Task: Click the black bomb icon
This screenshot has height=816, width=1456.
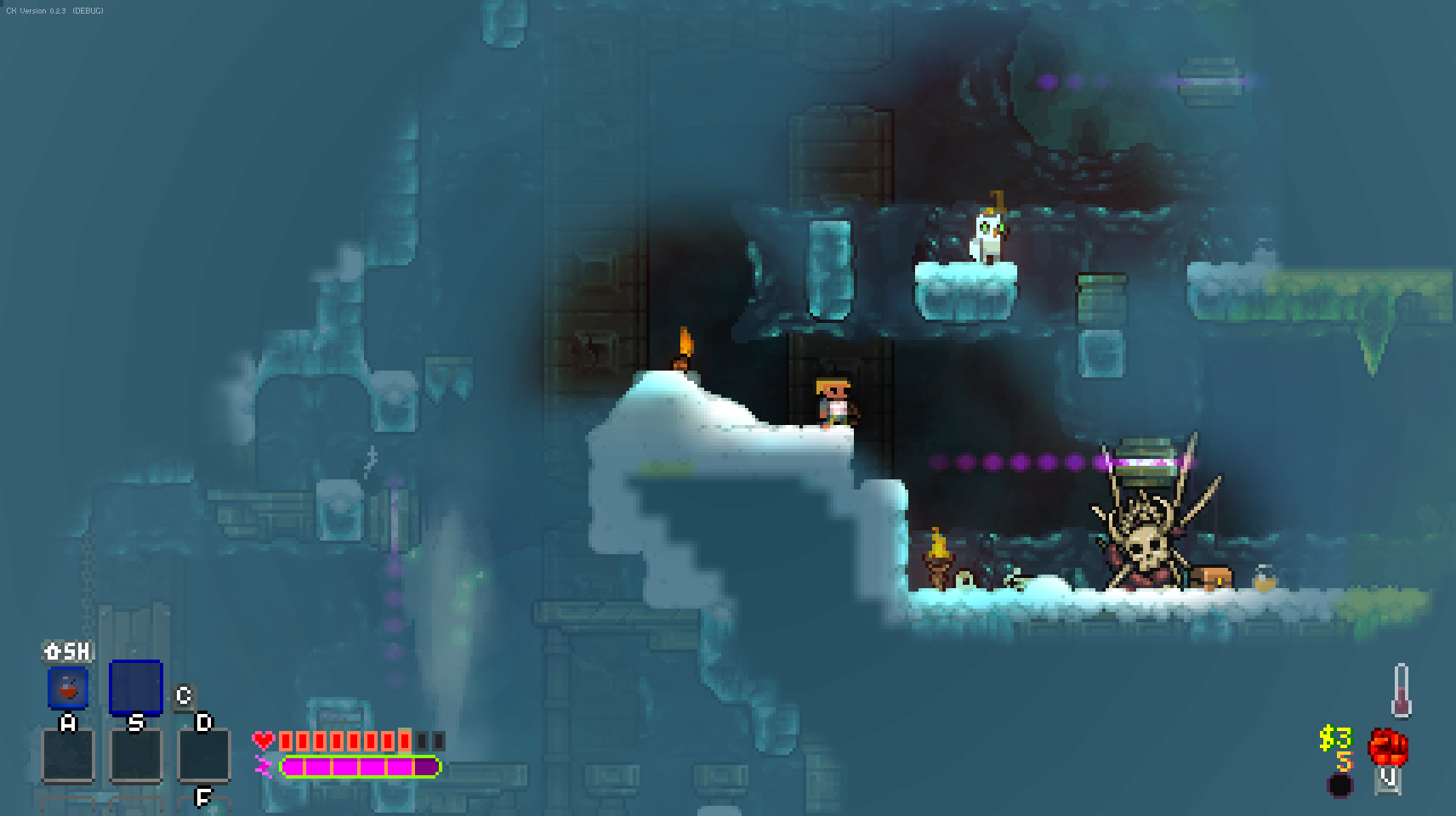Action: pos(1340,785)
